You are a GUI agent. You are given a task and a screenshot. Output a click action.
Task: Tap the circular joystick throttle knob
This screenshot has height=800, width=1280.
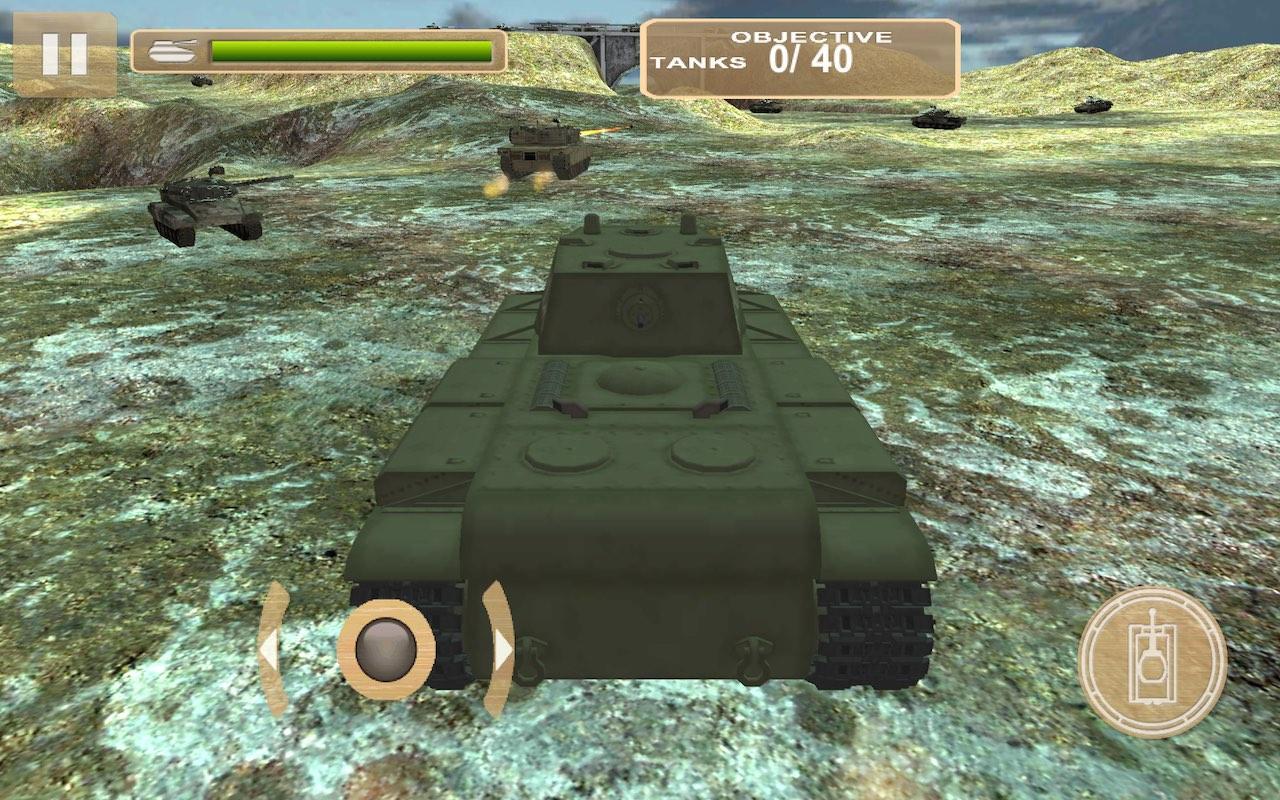point(388,650)
